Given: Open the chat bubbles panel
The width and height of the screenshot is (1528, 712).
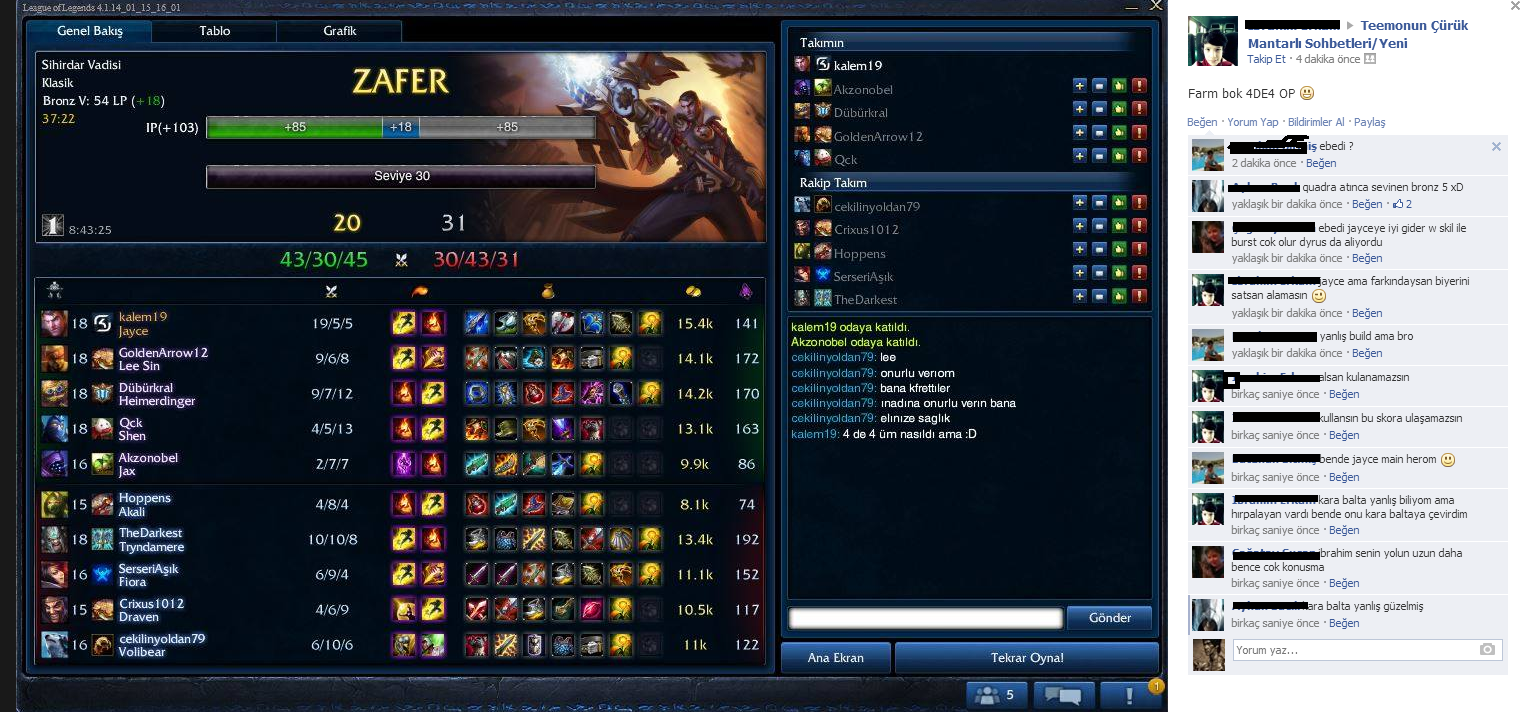Looking at the screenshot, I should [1062, 694].
